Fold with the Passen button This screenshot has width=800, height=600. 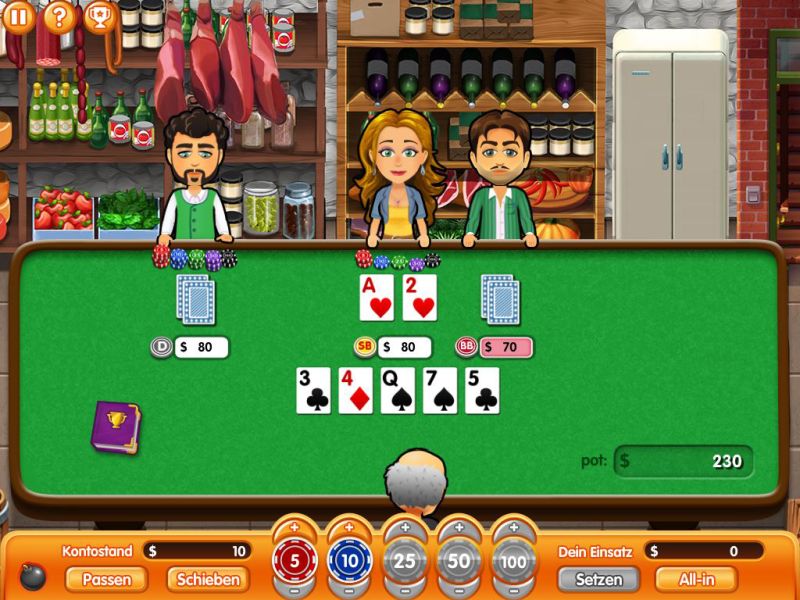(106, 579)
